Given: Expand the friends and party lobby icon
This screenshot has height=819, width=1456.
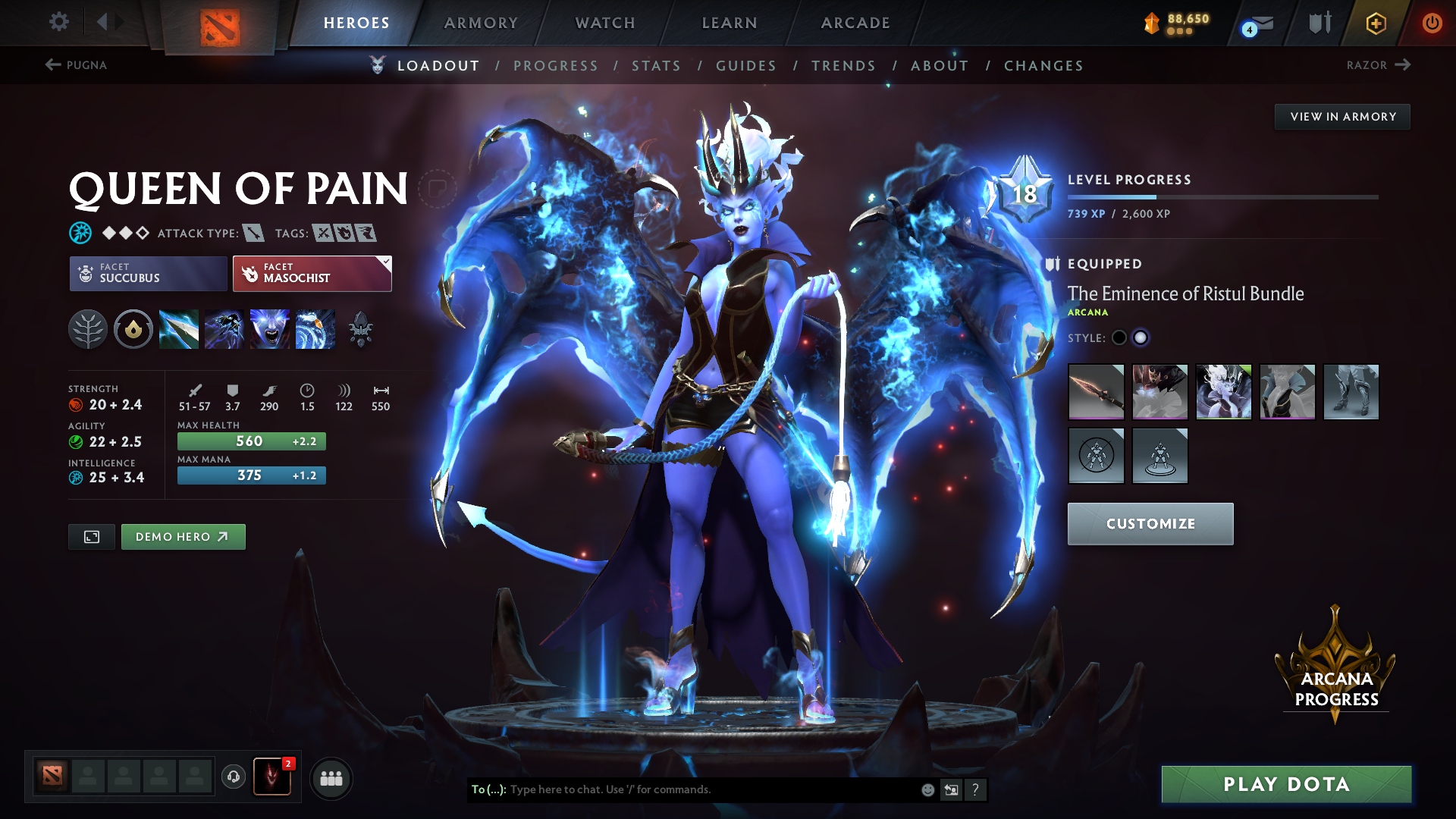Looking at the screenshot, I should click(331, 777).
